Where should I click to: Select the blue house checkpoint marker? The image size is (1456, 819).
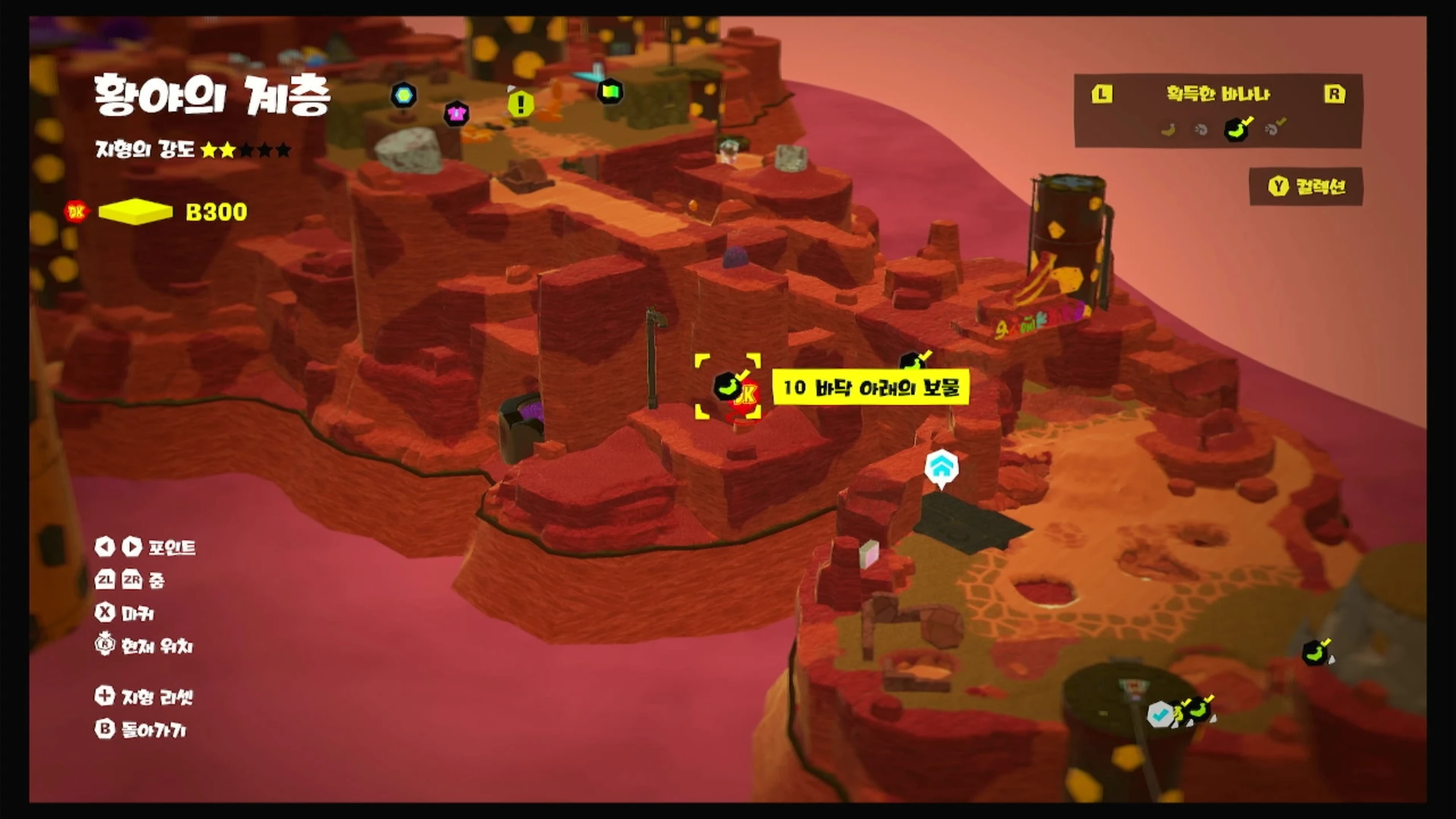pyautogui.click(x=941, y=468)
